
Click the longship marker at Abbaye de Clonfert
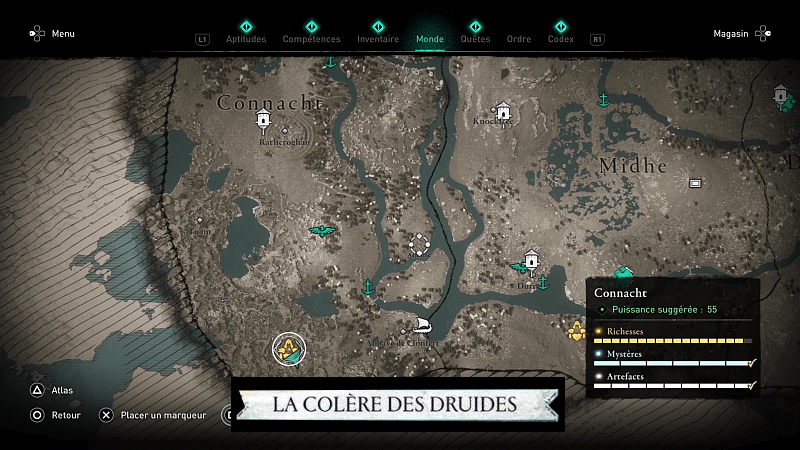[423, 326]
